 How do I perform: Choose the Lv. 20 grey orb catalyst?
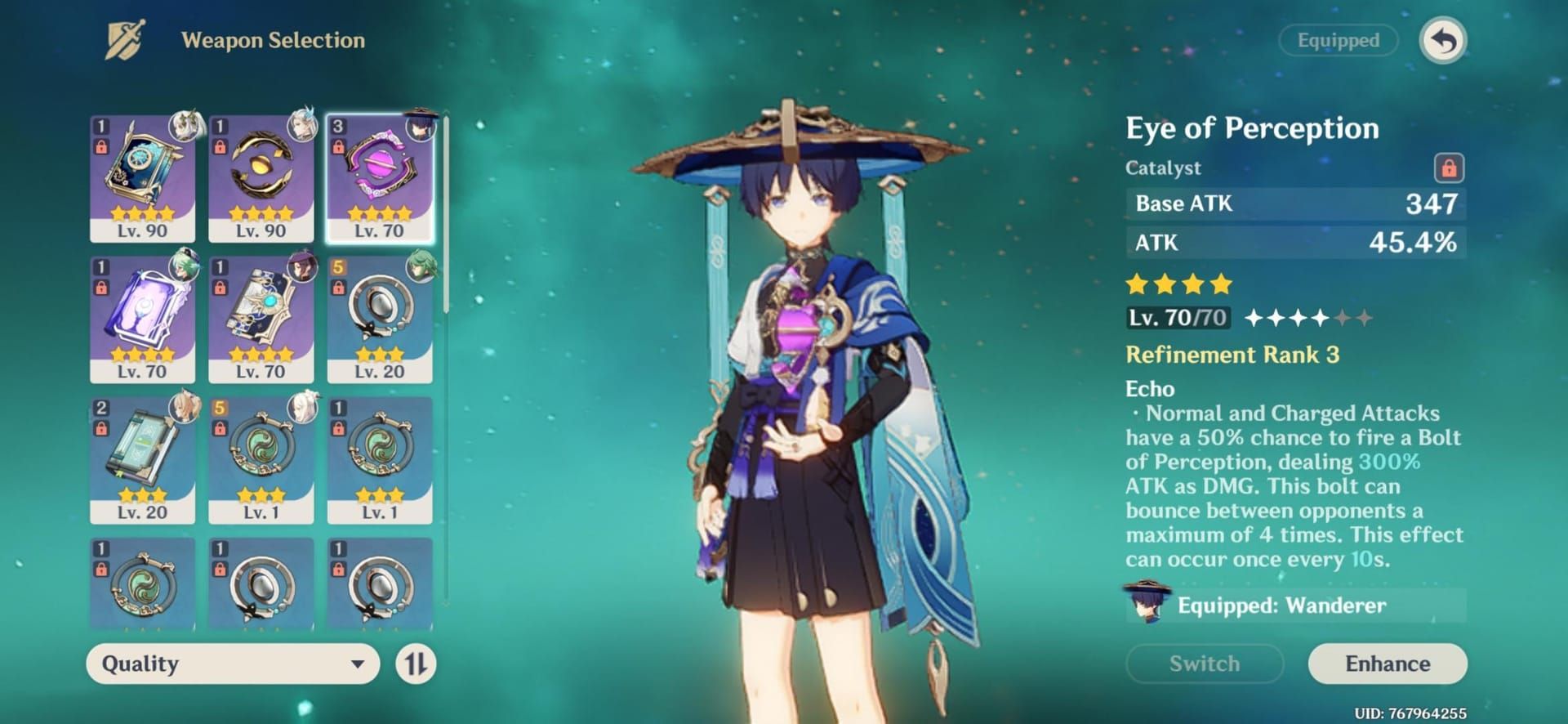click(x=380, y=319)
